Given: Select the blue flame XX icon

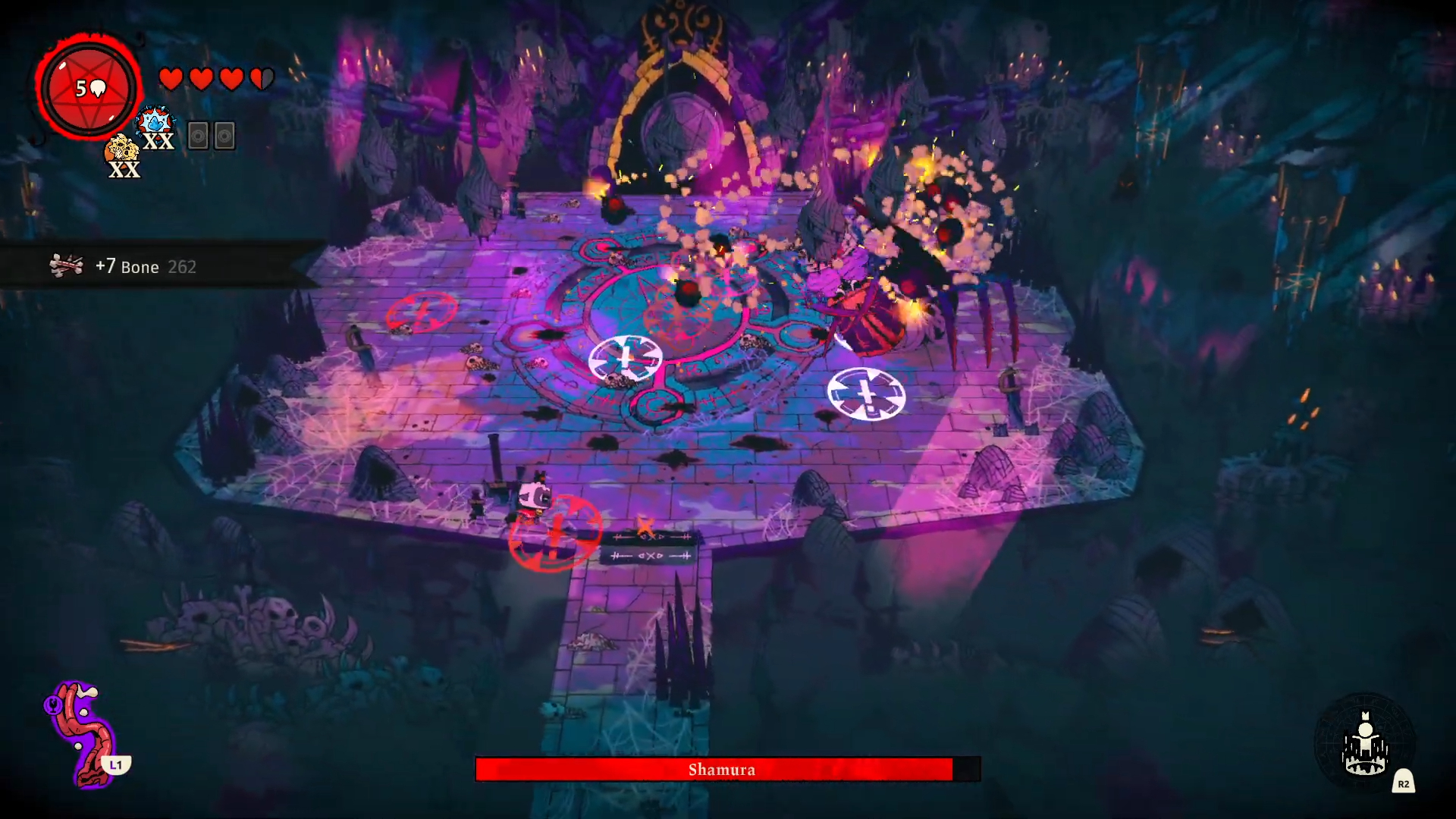Looking at the screenshot, I should pos(157,127).
